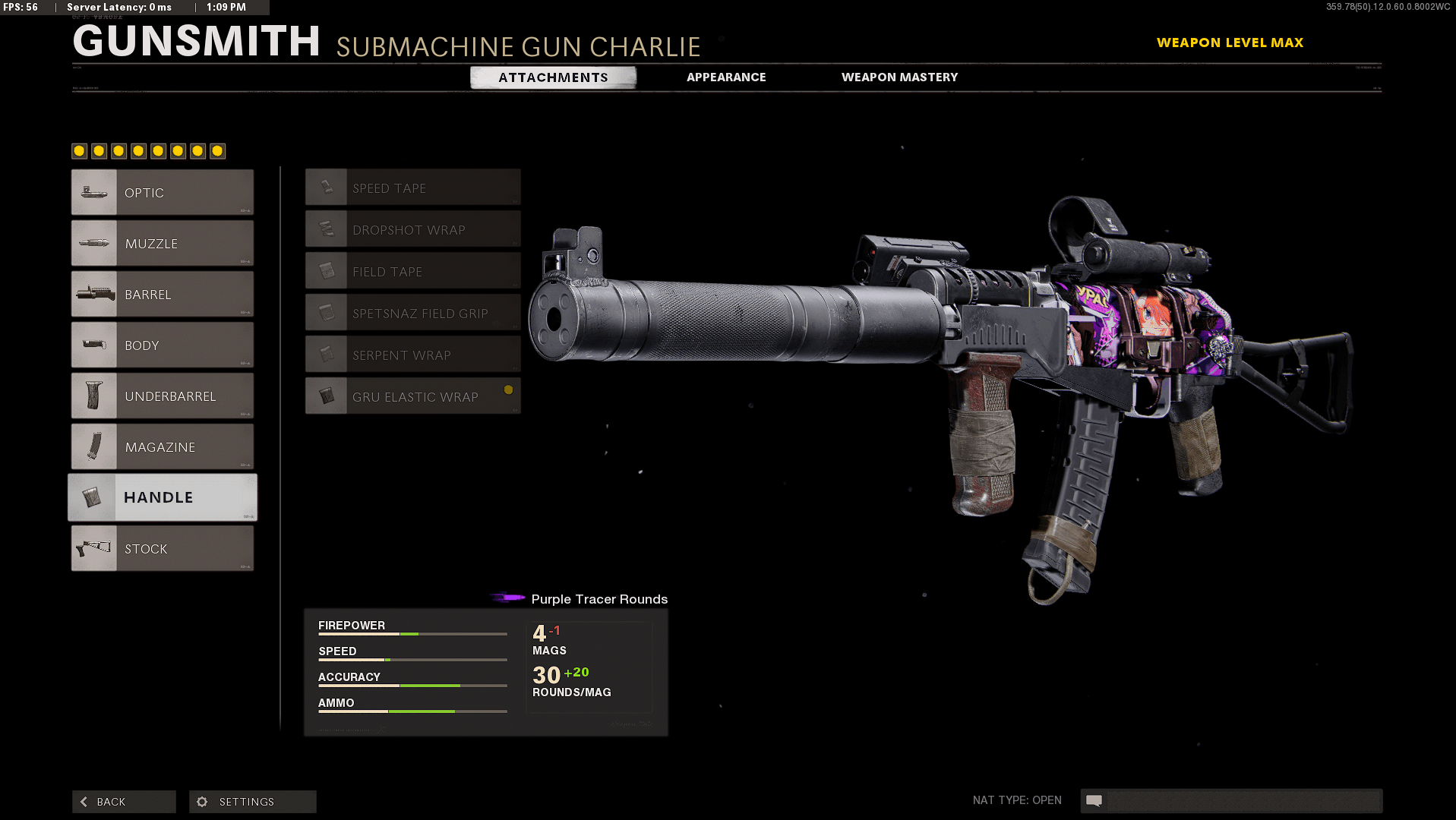Choose the Magazine attachment category
Viewport: 1456px width, 820px height.
click(x=163, y=447)
